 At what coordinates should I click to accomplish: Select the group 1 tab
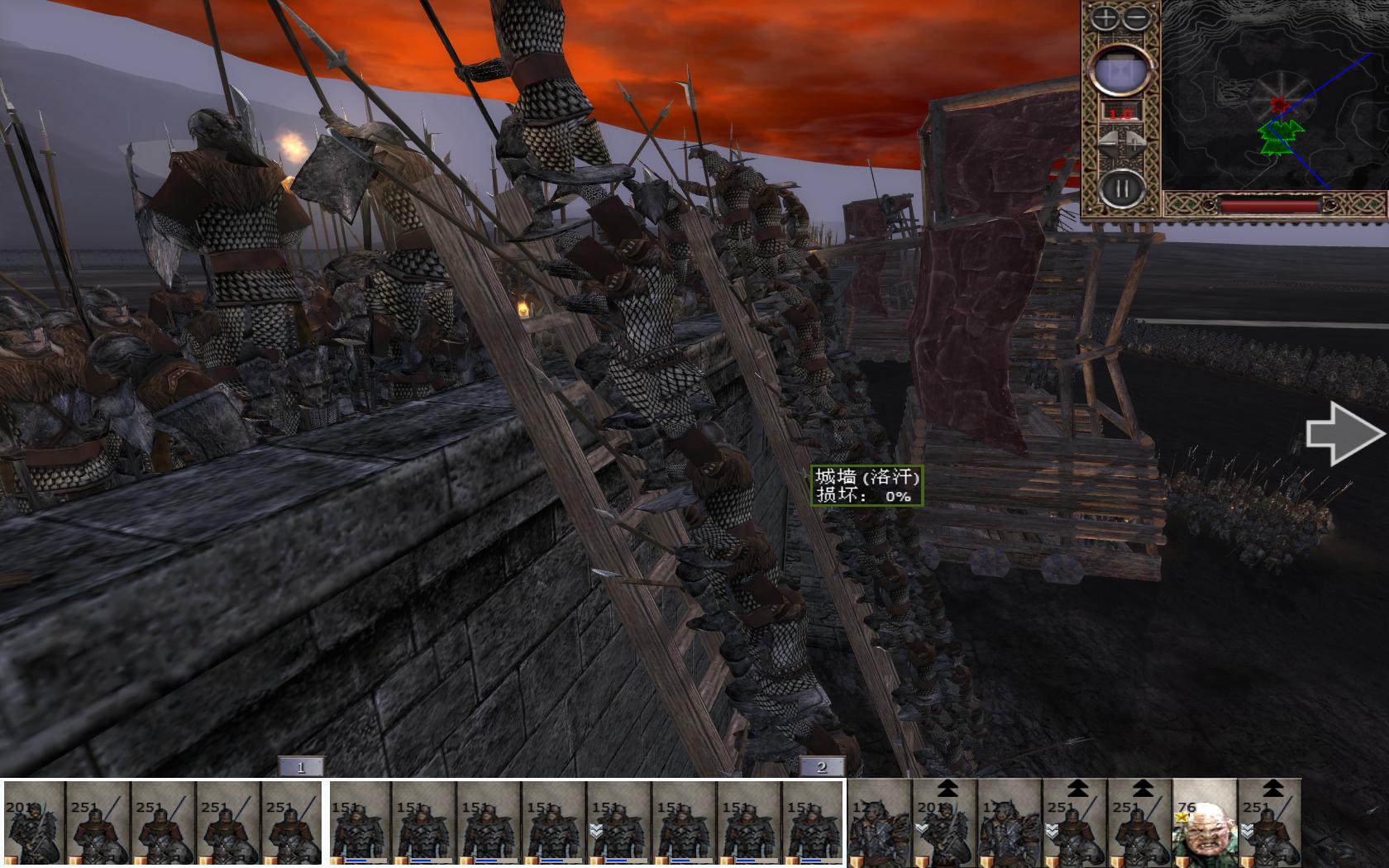pos(300,767)
